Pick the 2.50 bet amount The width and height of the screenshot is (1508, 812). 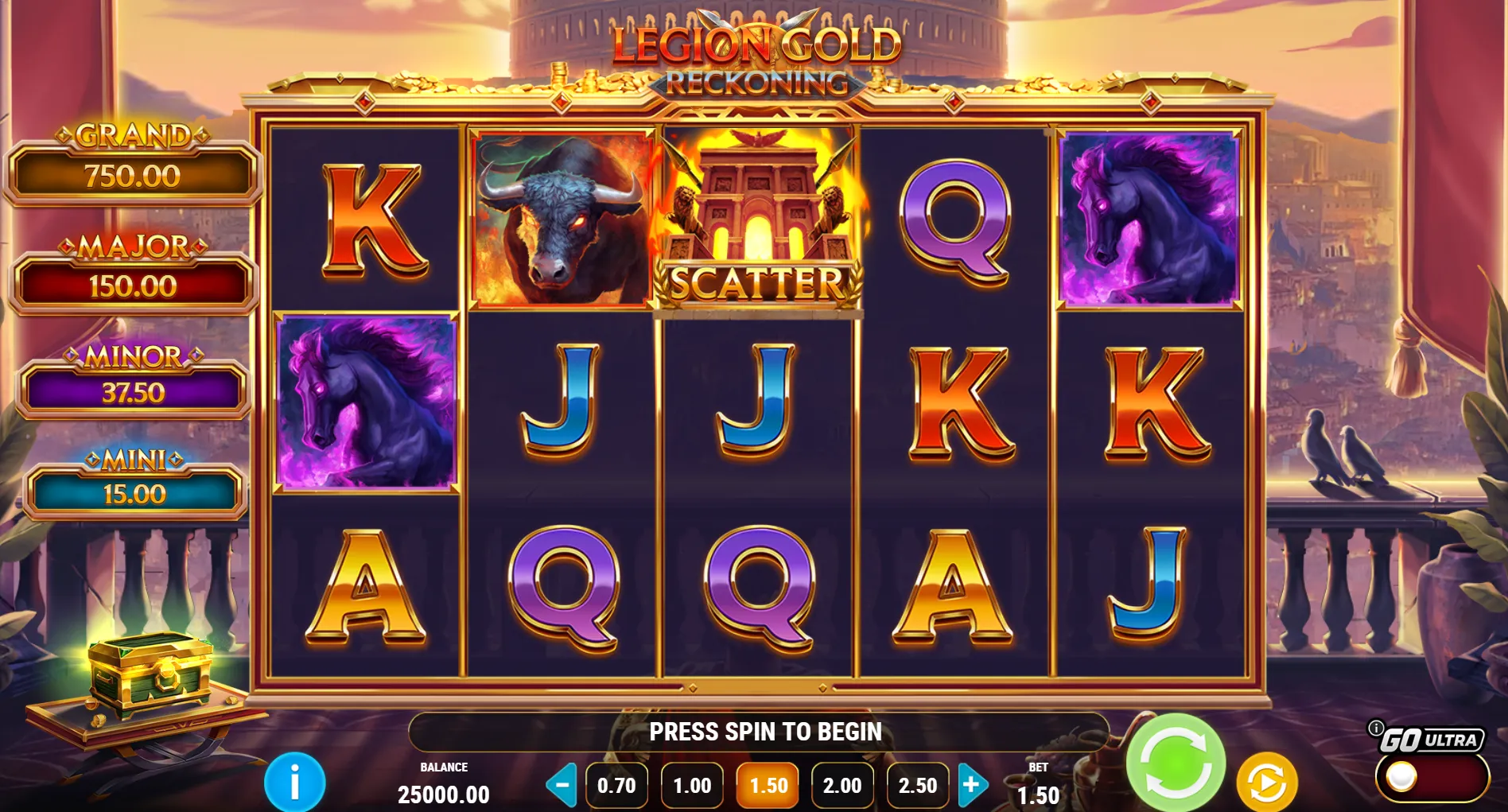click(917, 786)
